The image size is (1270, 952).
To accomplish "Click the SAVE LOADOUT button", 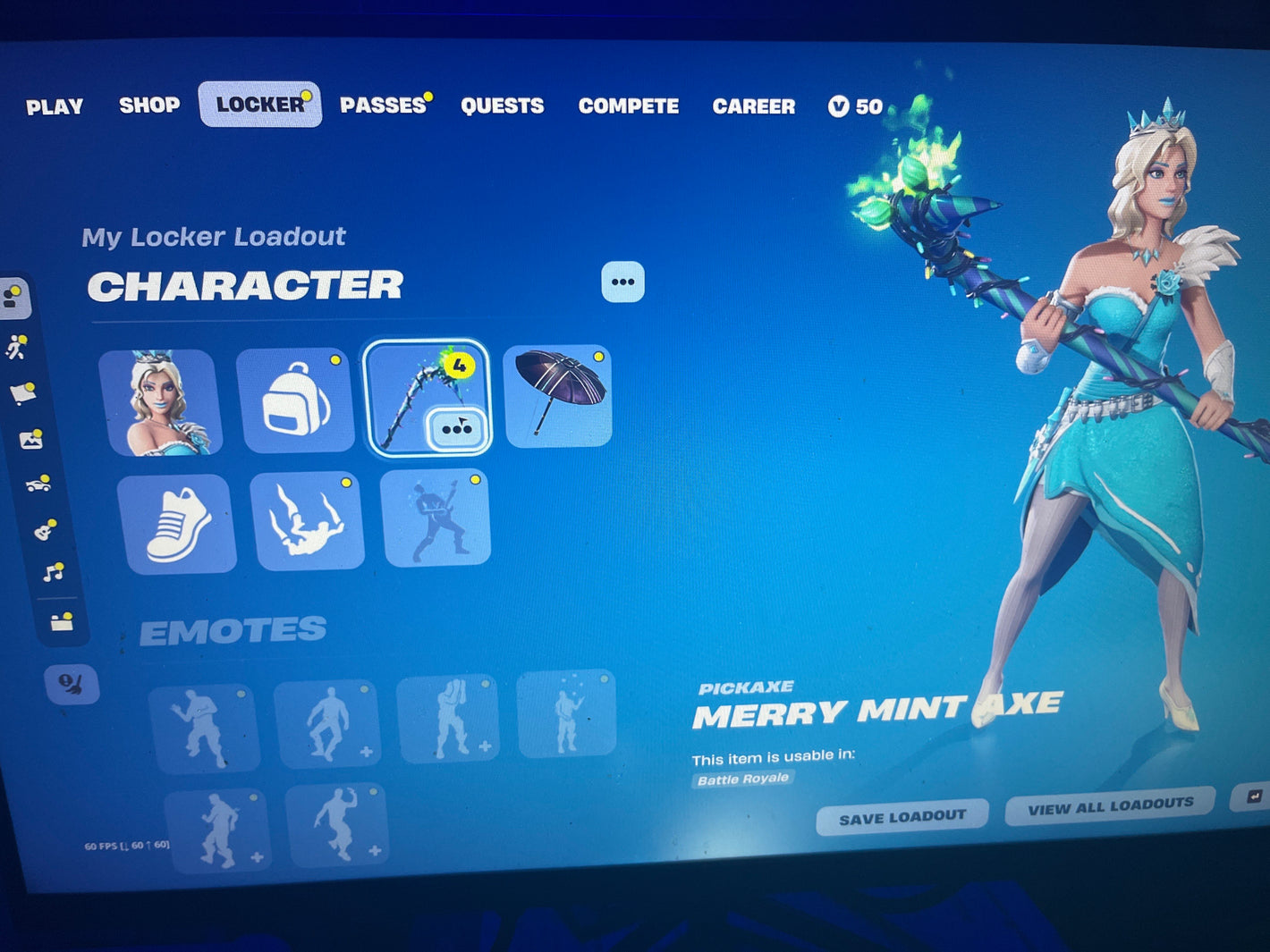I will (x=902, y=817).
